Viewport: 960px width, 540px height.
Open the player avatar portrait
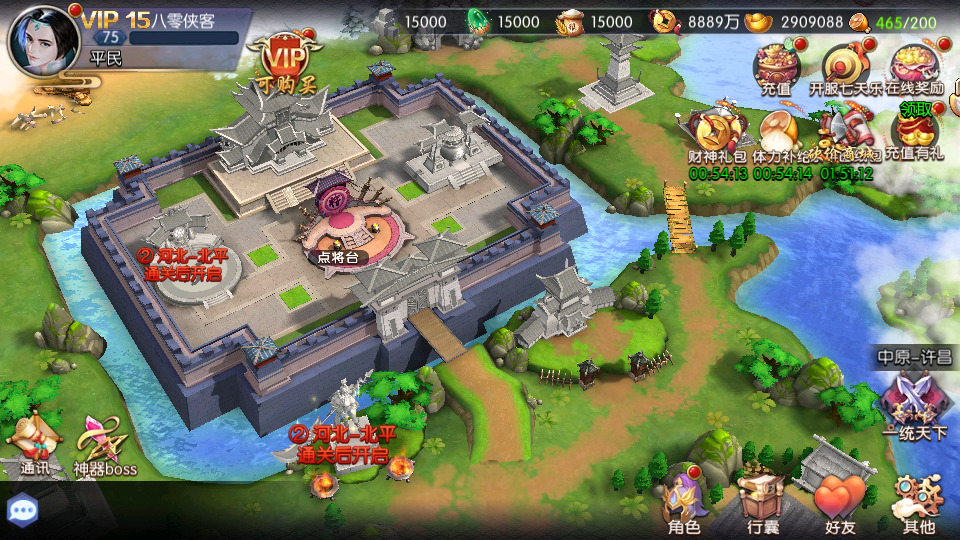click(x=38, y=36)
